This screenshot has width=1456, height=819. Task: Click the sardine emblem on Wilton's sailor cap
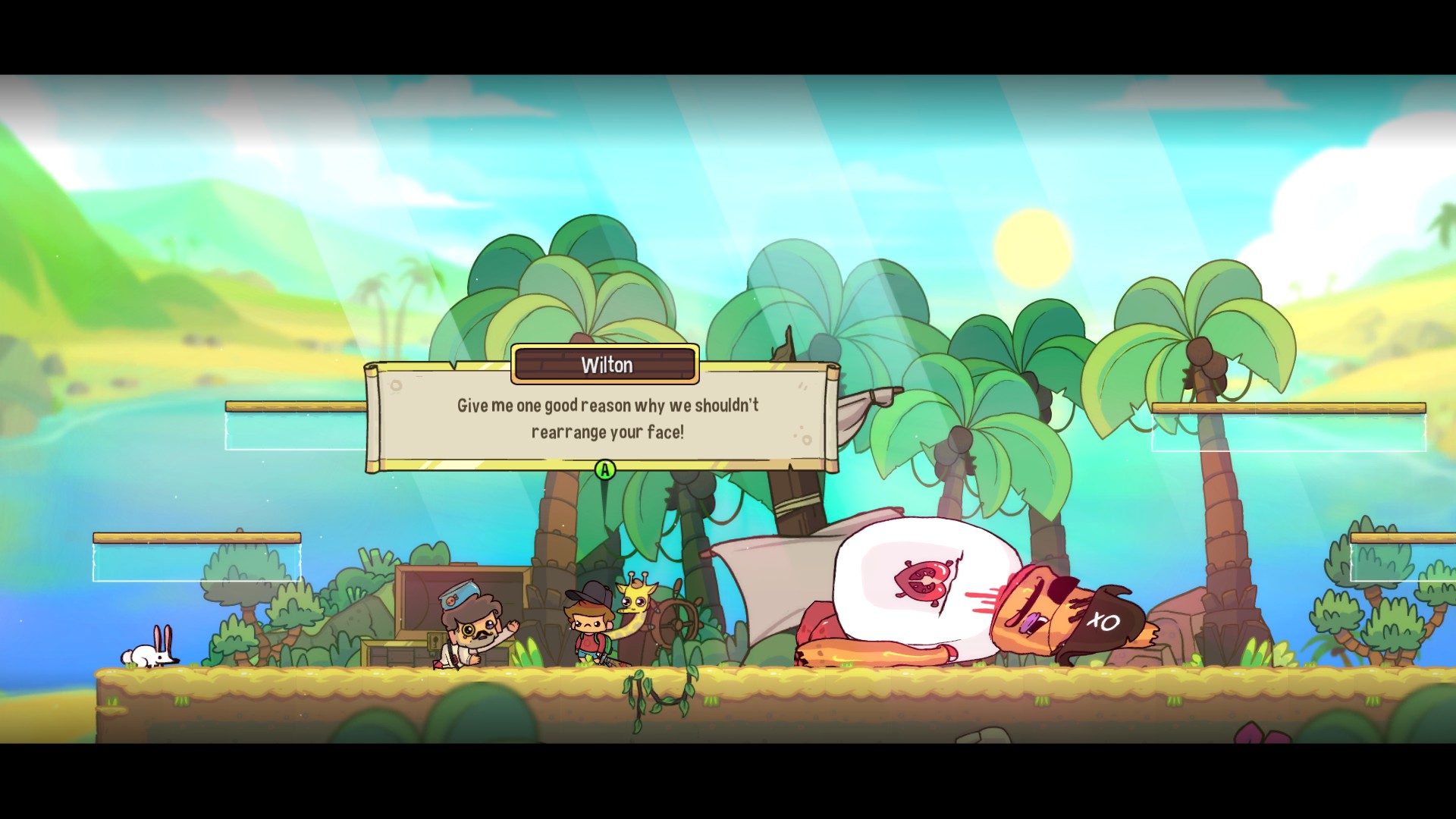coord(452,599)
